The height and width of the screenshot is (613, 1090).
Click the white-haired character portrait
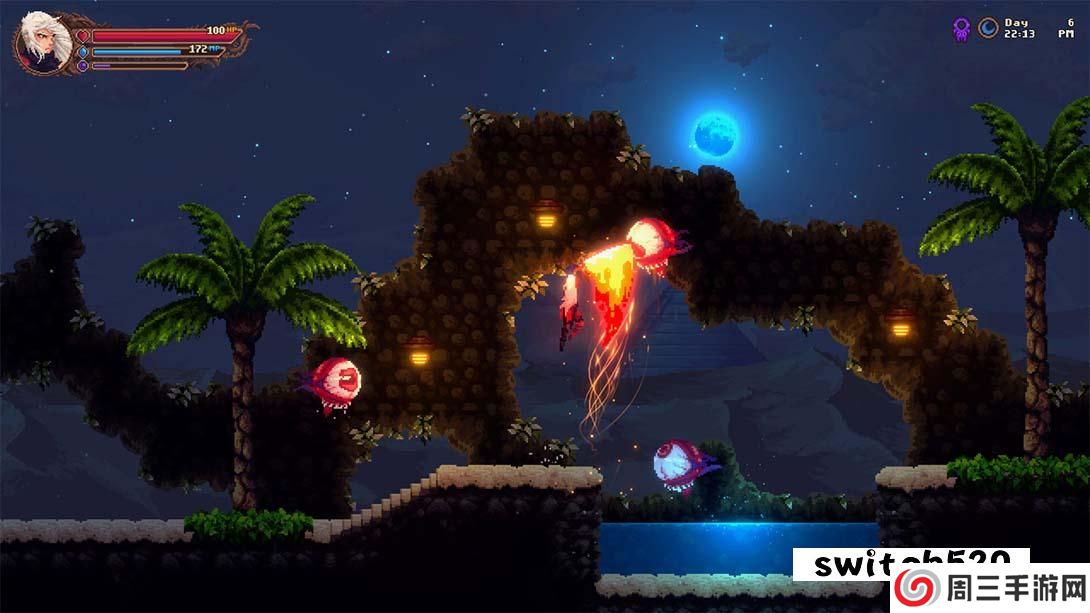click(x=43, y=42)
